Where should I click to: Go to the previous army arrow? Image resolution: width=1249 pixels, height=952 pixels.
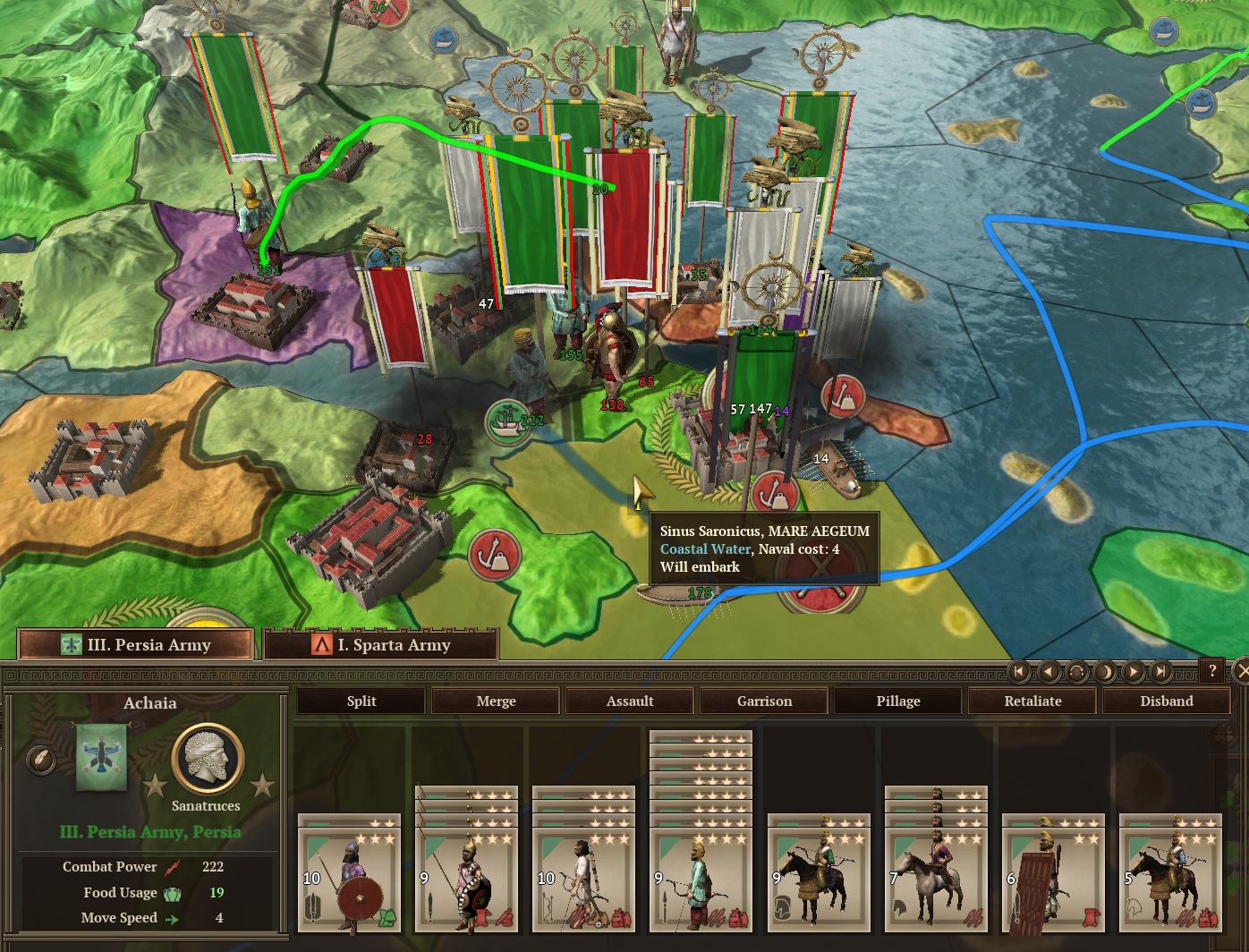pos(1048,671)
